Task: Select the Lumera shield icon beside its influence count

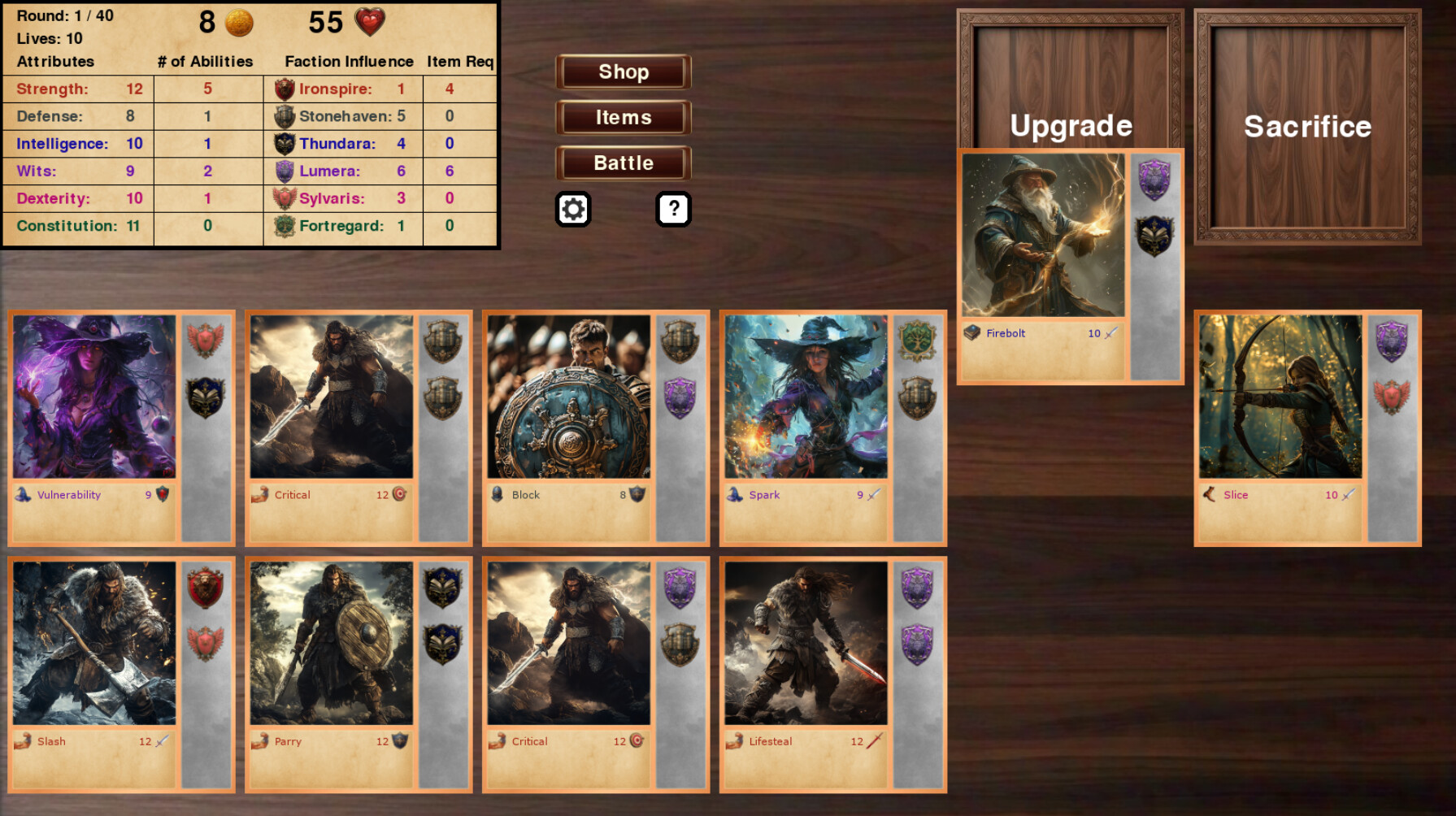Action: [284, 171]
